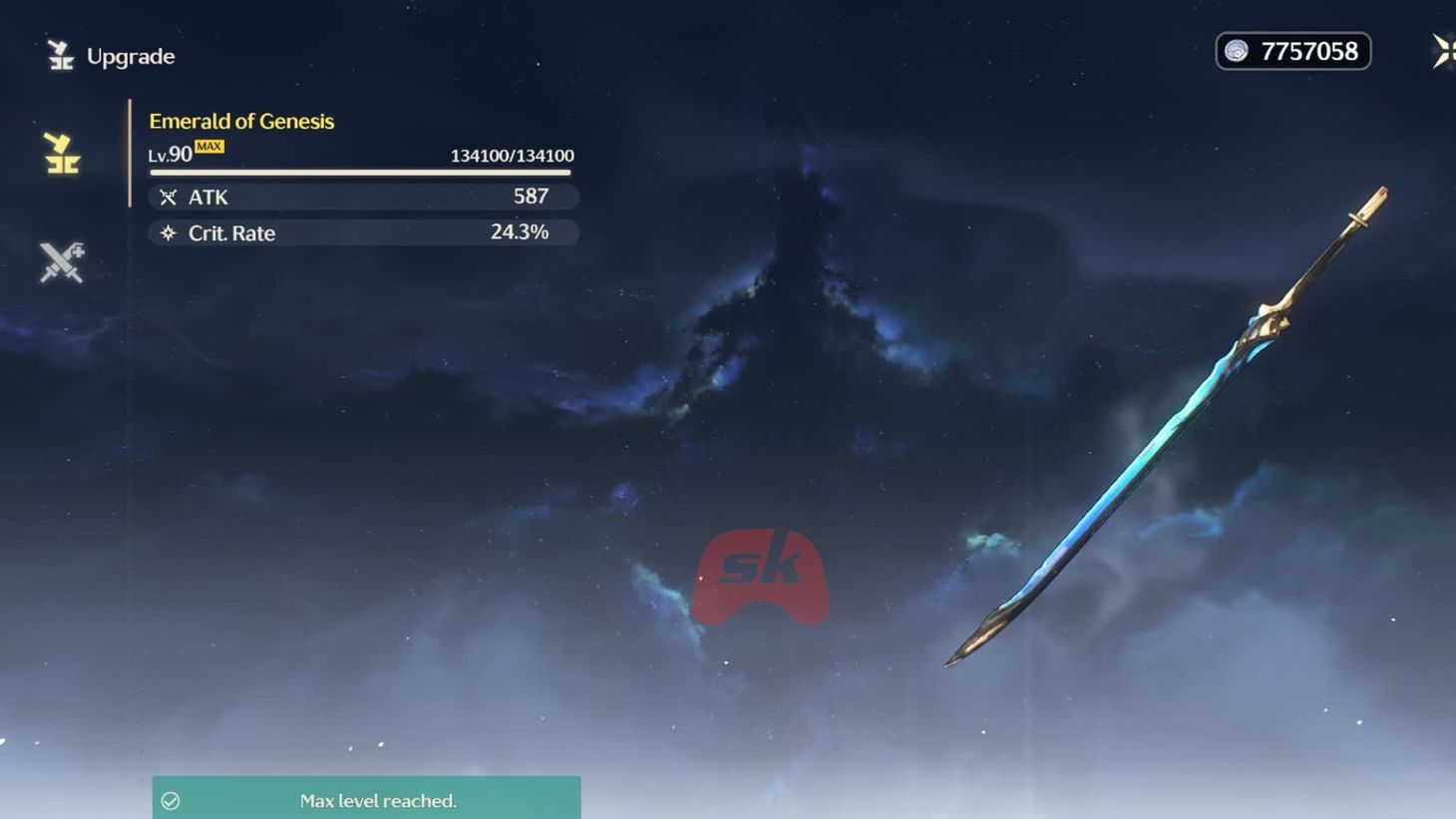Dismiss the Max level reached banner
This screenshot has height=819, width=1456.
coord(365,799)
